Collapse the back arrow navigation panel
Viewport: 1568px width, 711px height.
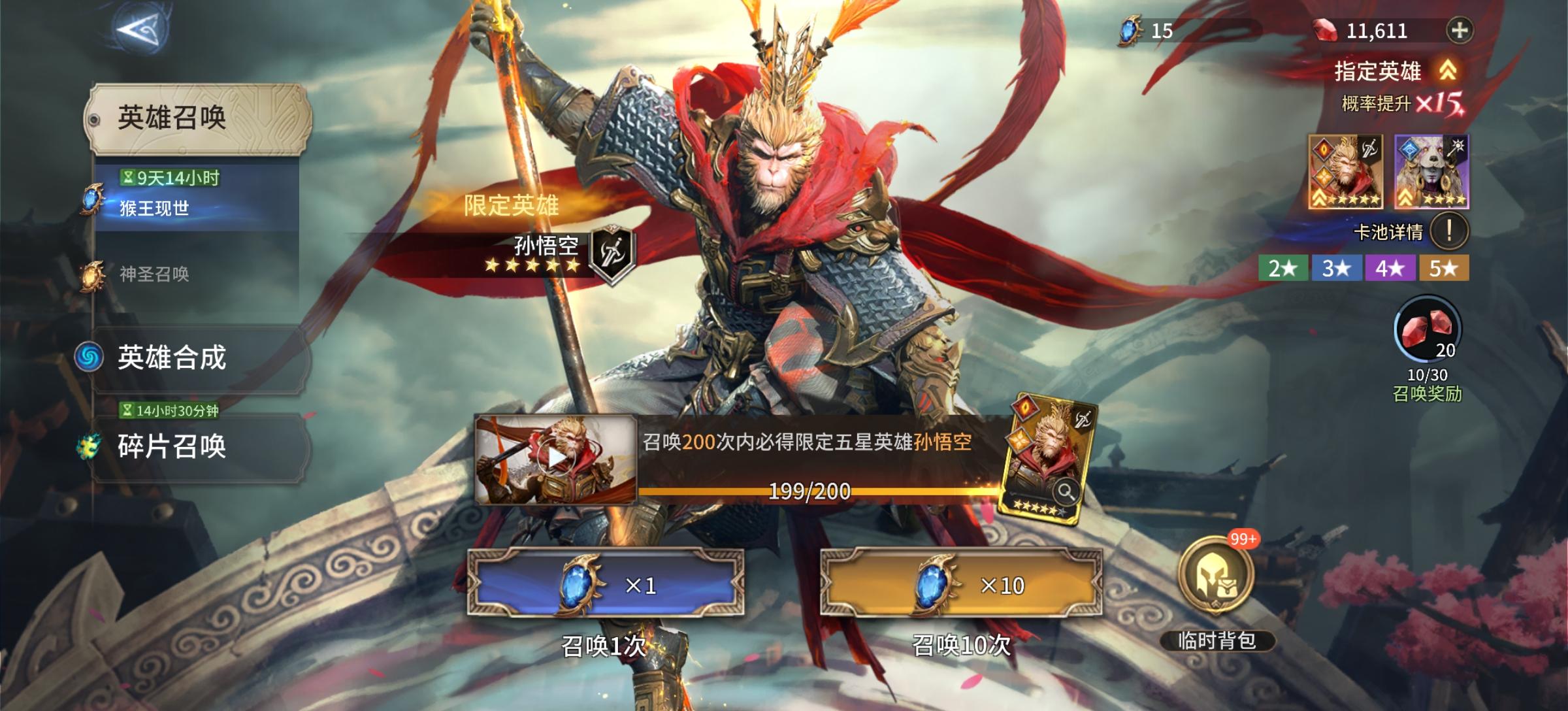click(141, 29)
